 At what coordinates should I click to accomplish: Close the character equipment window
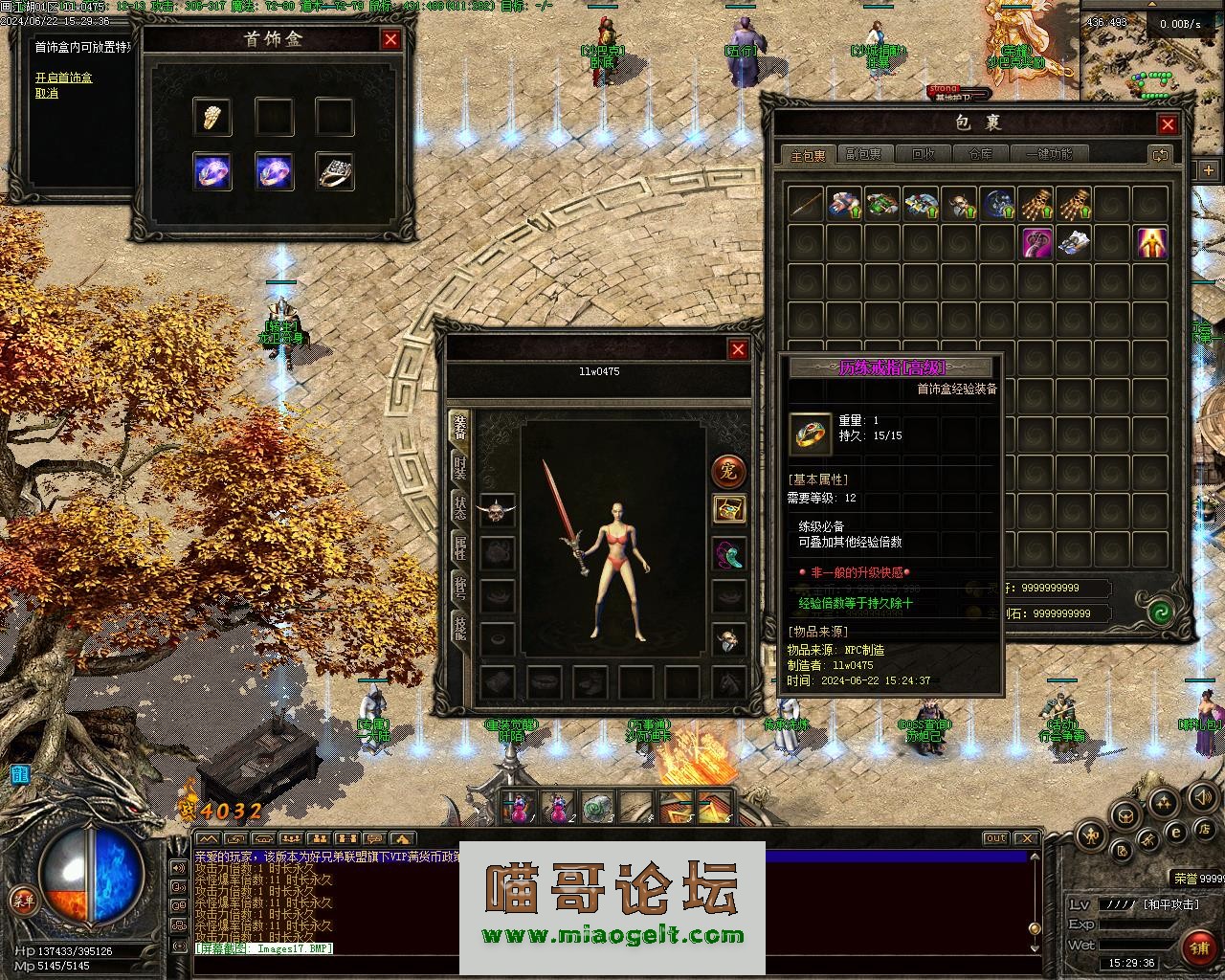[x=738, y=350]
